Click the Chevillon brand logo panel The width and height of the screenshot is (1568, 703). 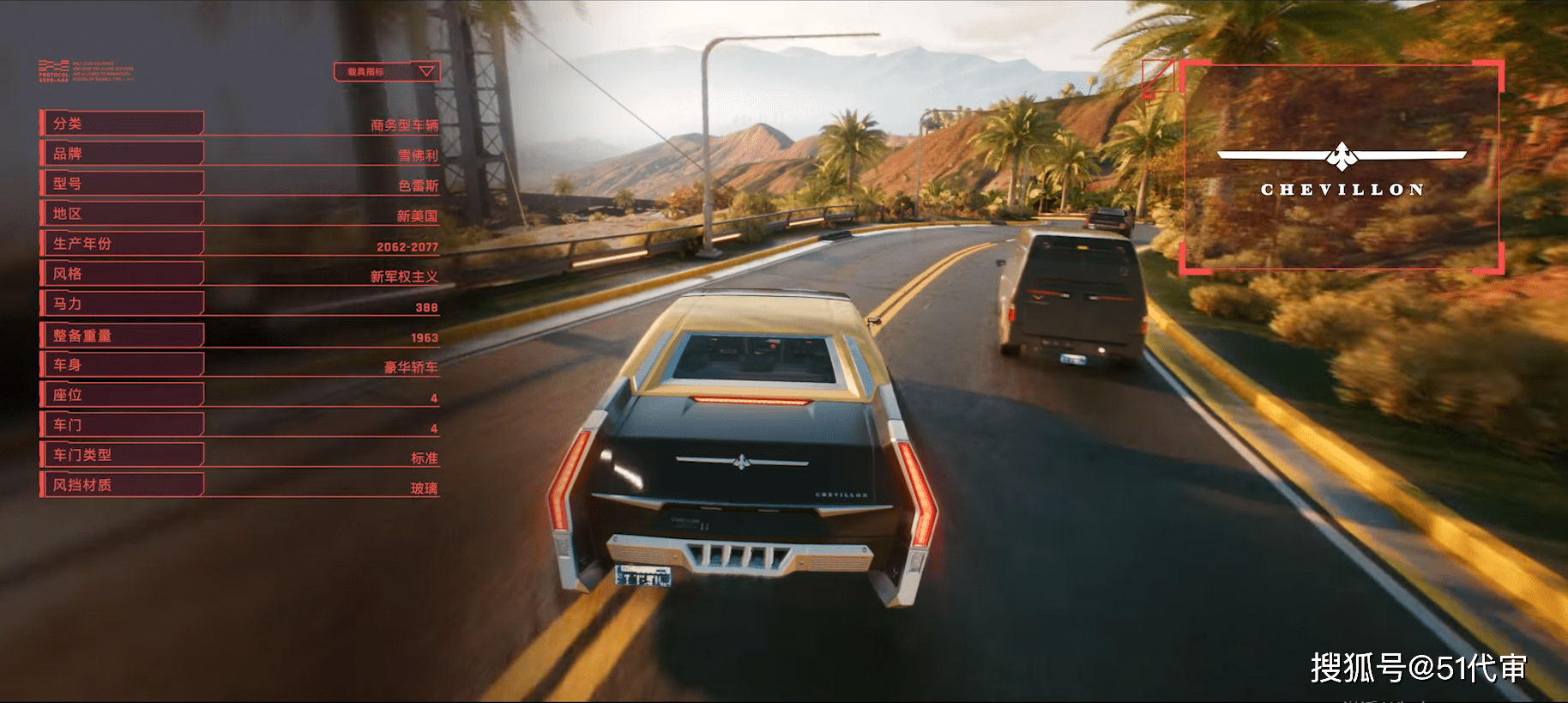pyautogui.click(x=1342, y=167)
